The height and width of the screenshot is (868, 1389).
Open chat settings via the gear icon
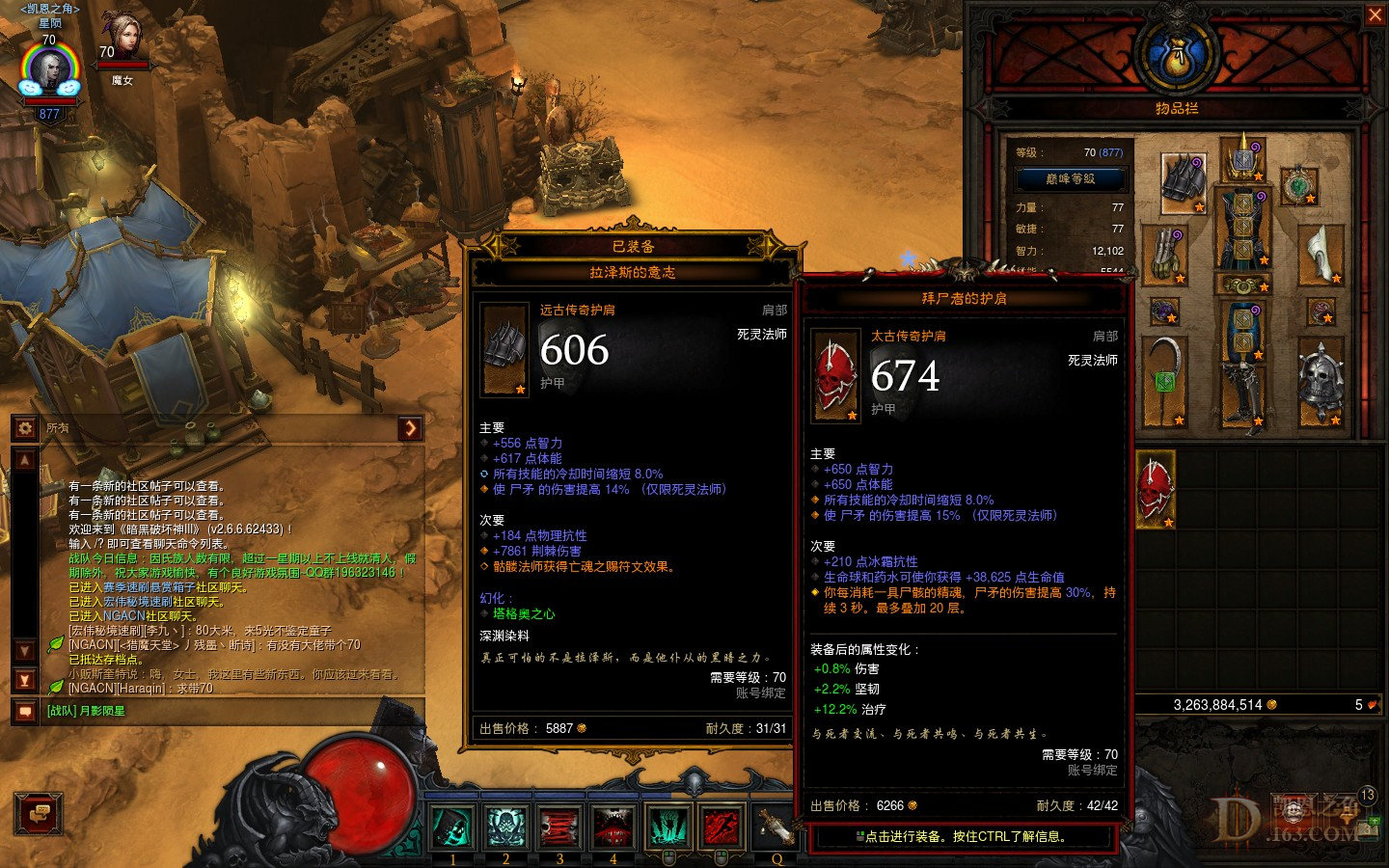24,427
